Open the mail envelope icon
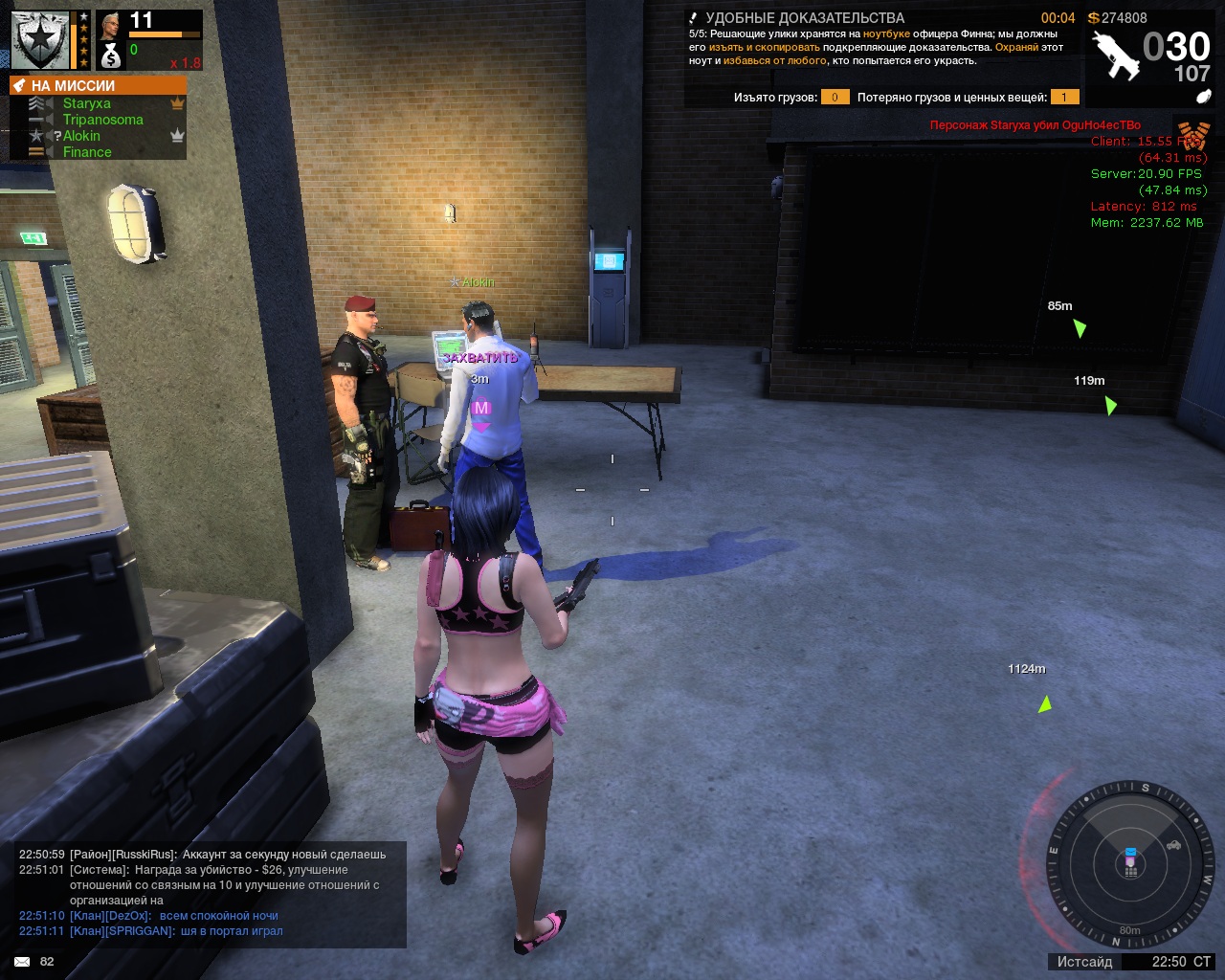This screenshot has width=1225, height=980. pos(22,962)
